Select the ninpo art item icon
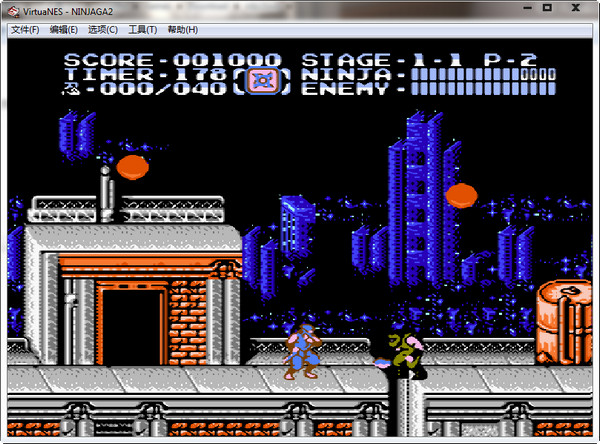600x444 pixels. tap(262, 80)
